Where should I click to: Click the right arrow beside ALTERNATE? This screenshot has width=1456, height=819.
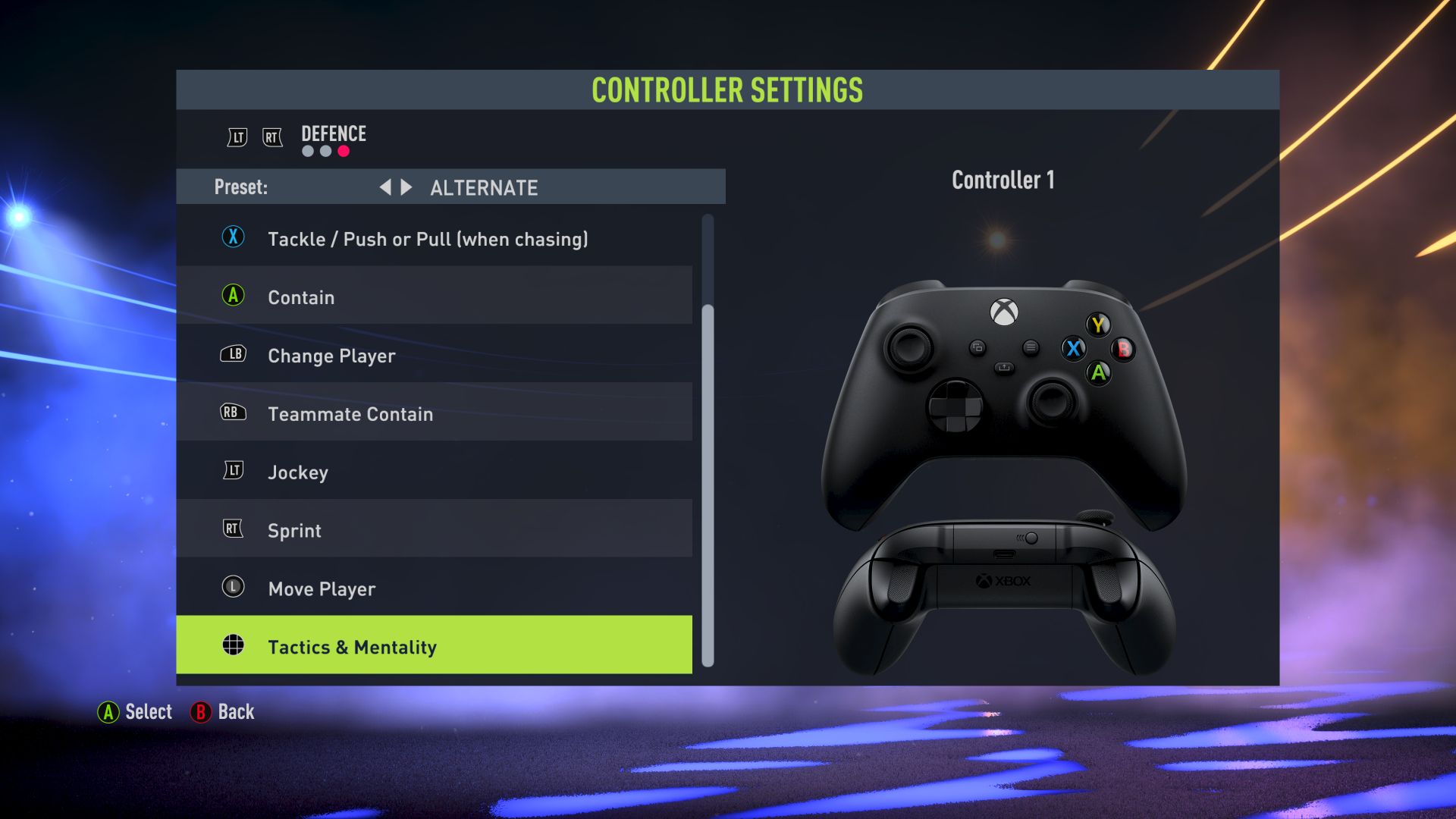(x=407, y=187)
